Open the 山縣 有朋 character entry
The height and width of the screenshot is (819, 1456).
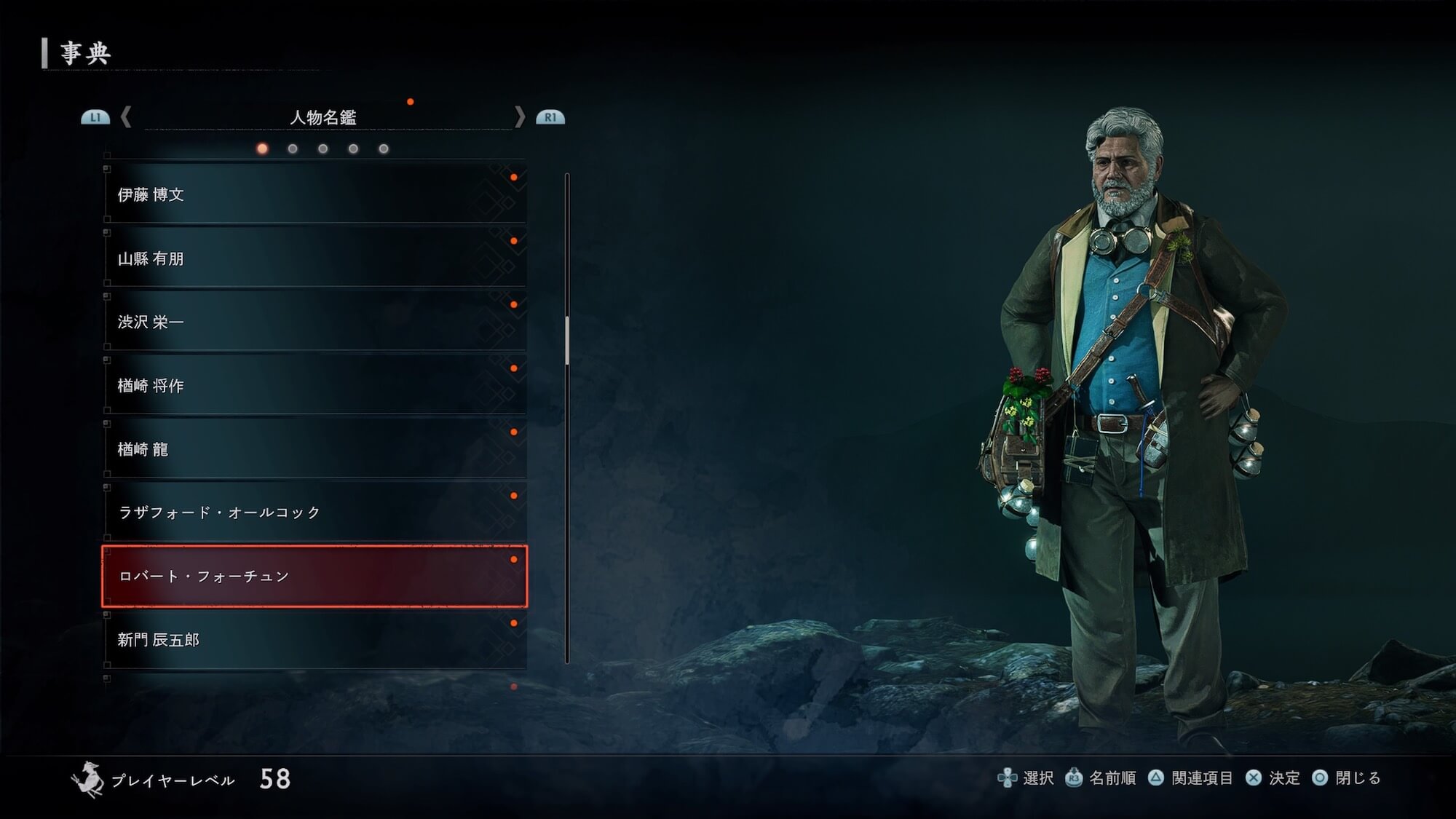[314, 258]
